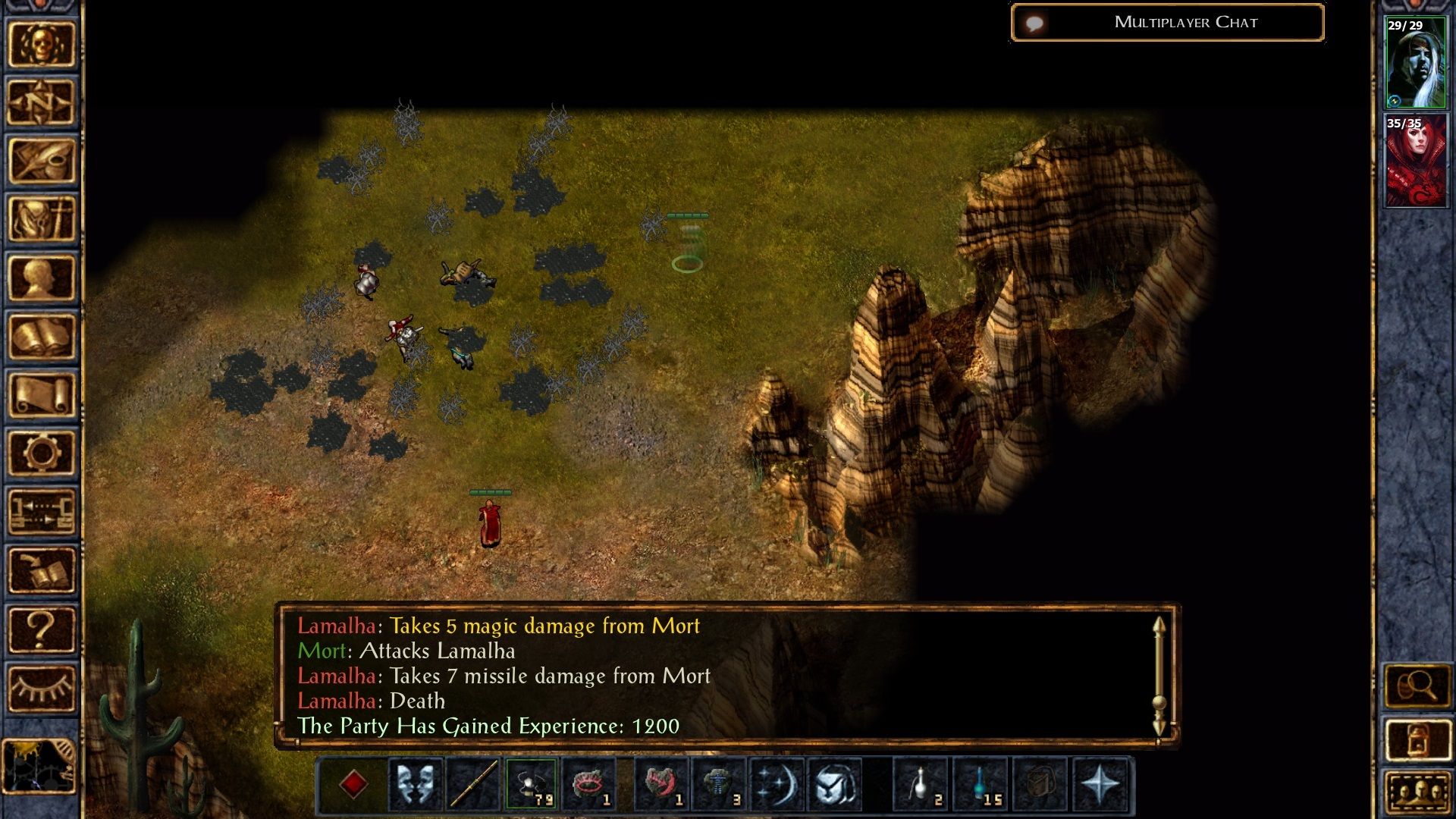Open the priest scroll icon
This screenshot has height=819, width=1456.
pyautogui.click(x=42, y=395)
